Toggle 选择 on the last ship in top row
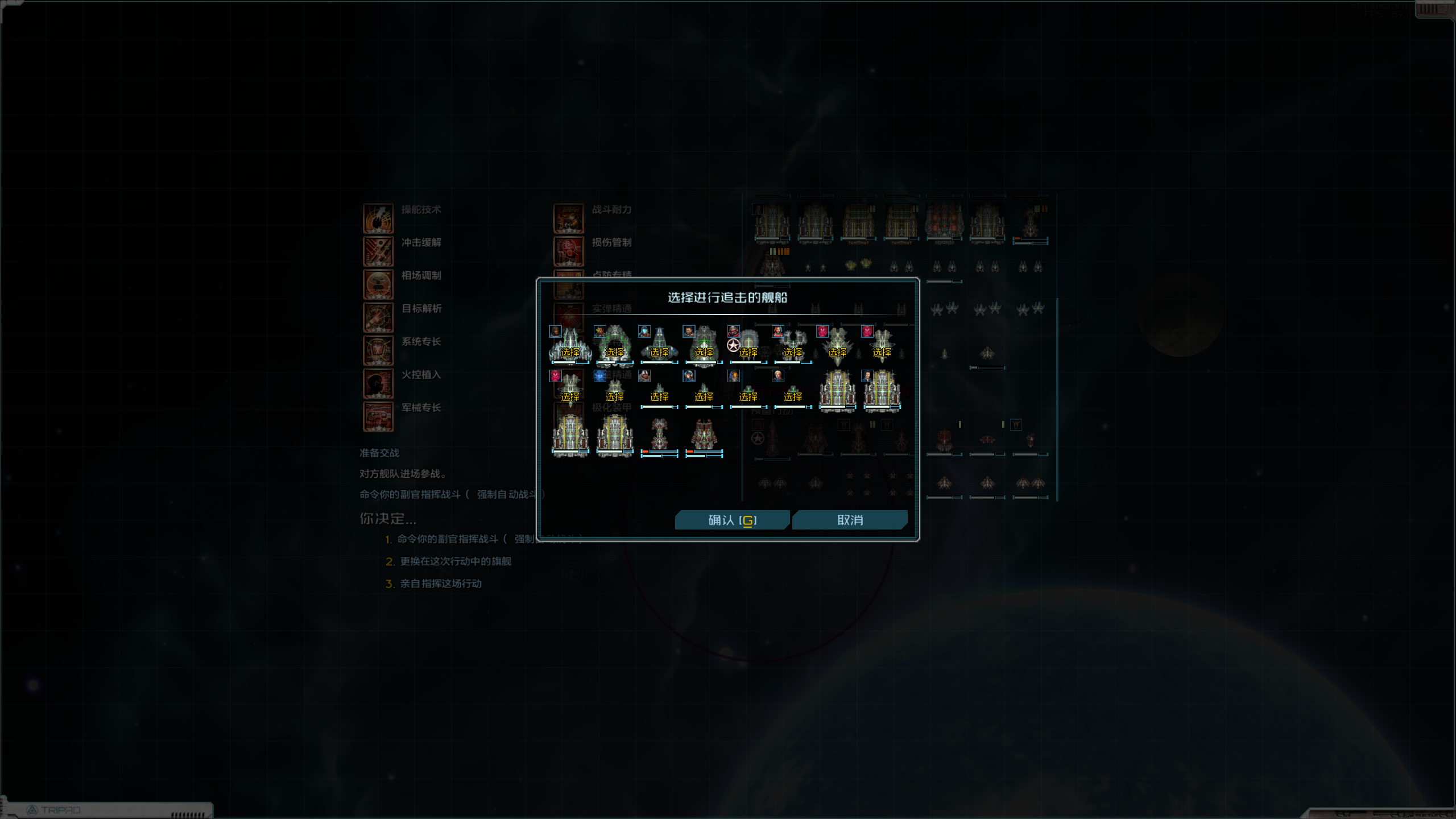This screenshot has width=1456, height=819. point(881,351)
